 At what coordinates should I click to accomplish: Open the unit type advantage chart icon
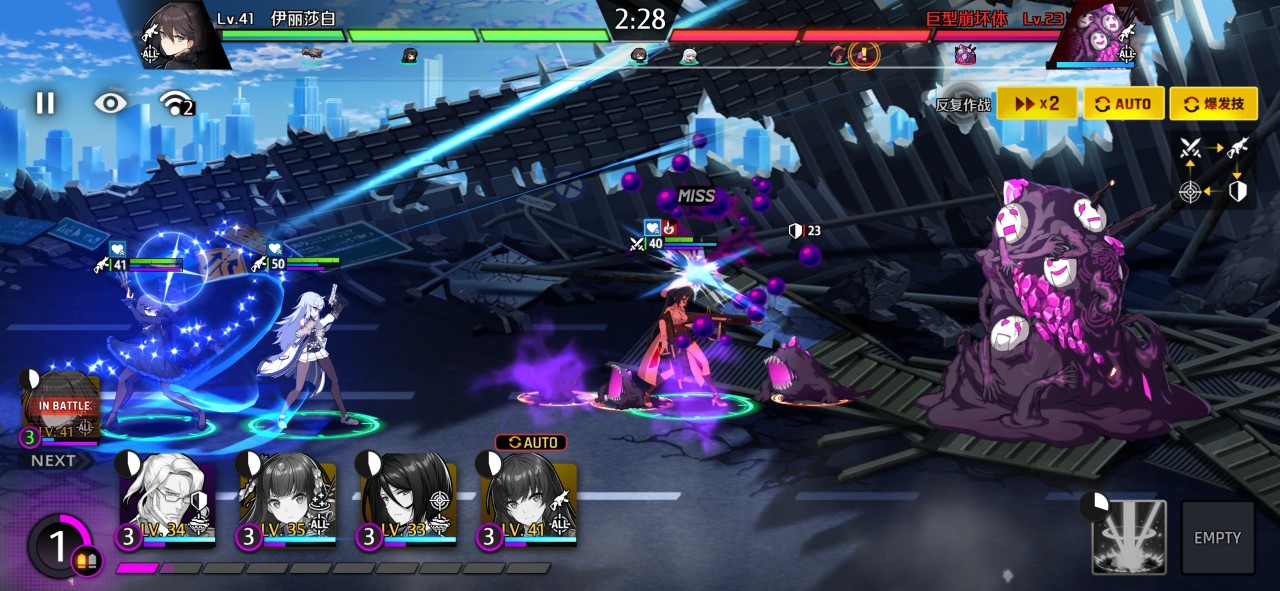1213,169
